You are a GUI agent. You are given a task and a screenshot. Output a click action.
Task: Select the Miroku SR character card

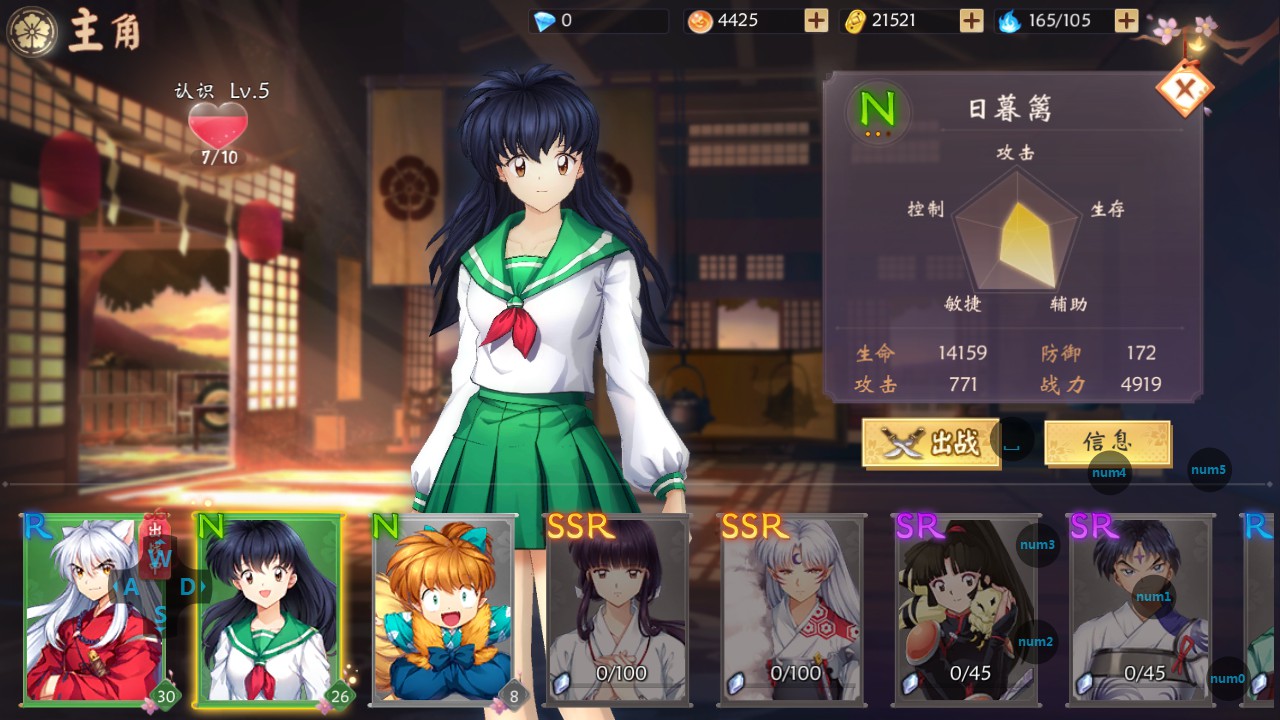1141,609
